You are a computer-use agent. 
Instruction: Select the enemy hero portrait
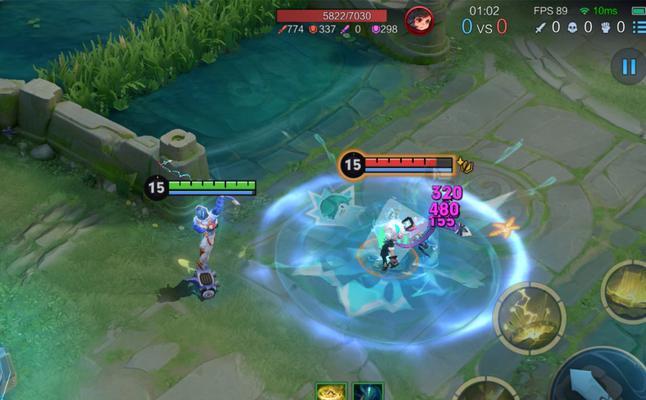(419, 20)
